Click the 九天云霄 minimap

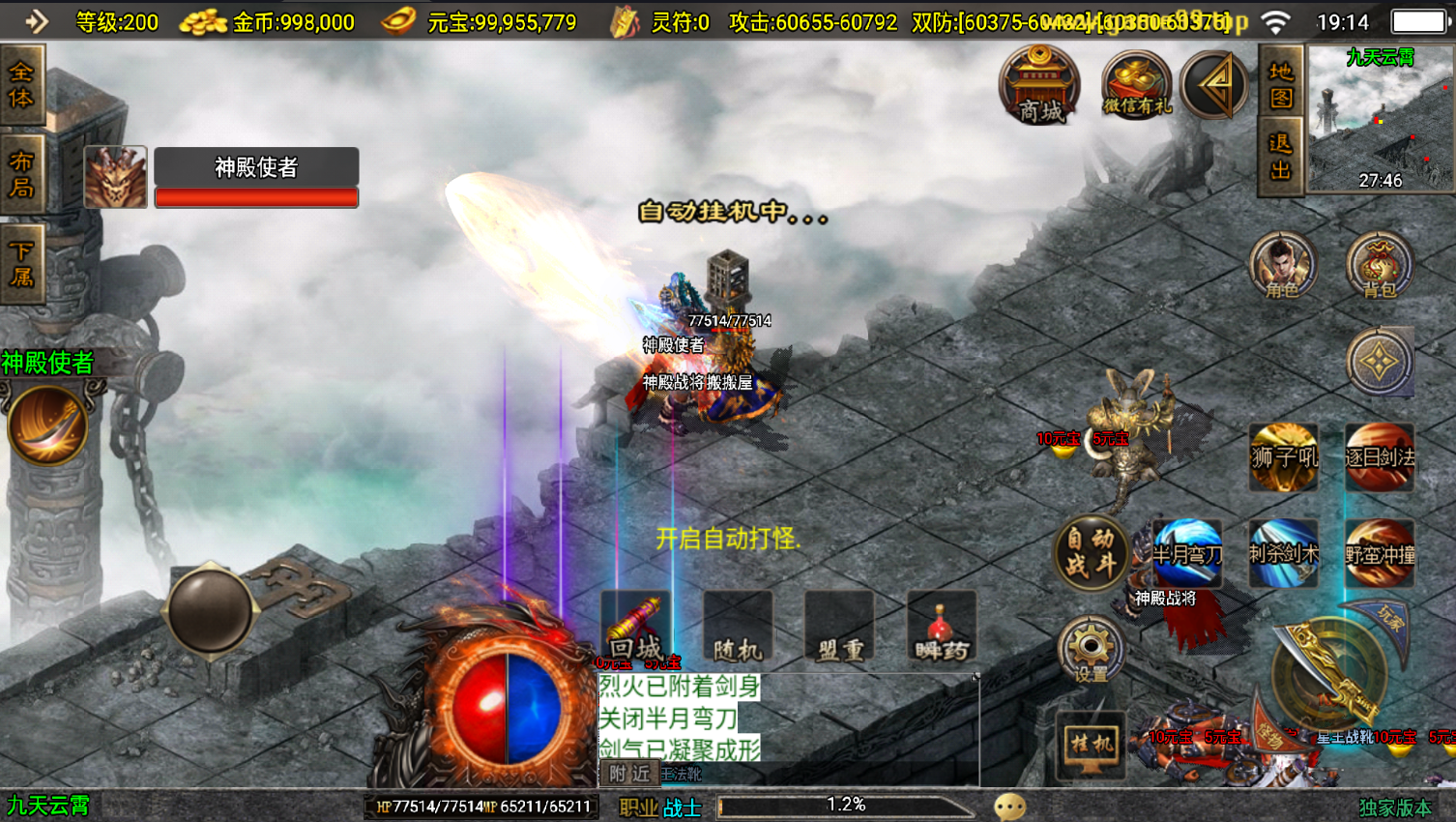click(1380, 120)
